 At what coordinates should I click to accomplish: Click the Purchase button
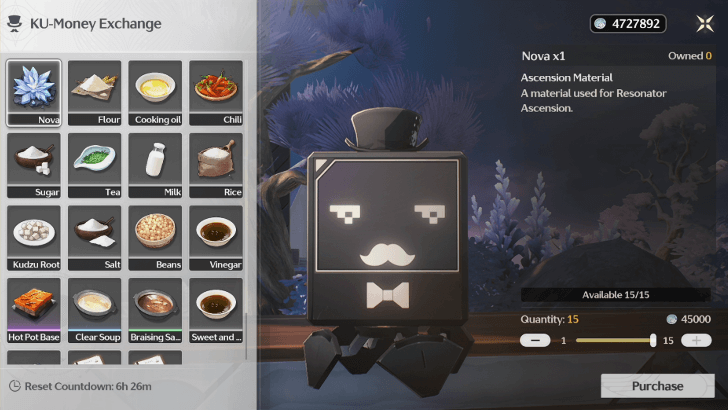pyautogui.click(x=657, y=386)
